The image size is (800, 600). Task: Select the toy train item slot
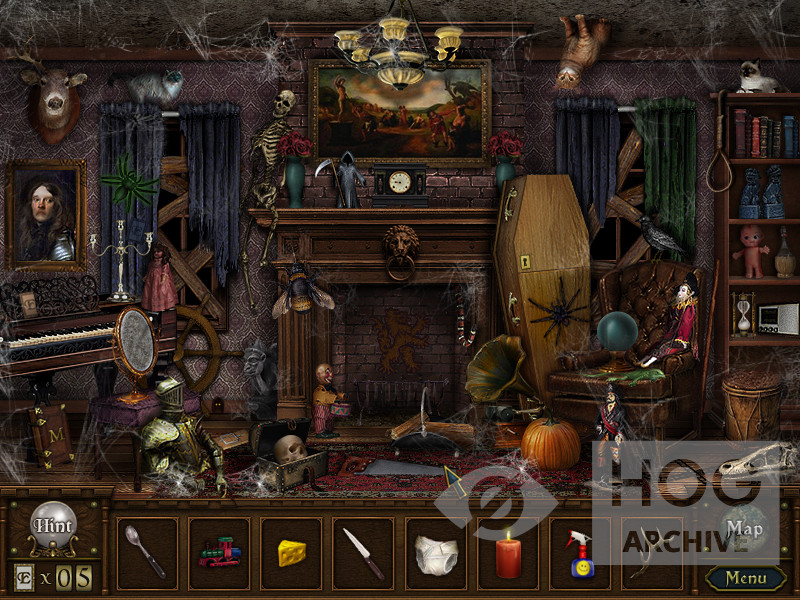(219, 552)
